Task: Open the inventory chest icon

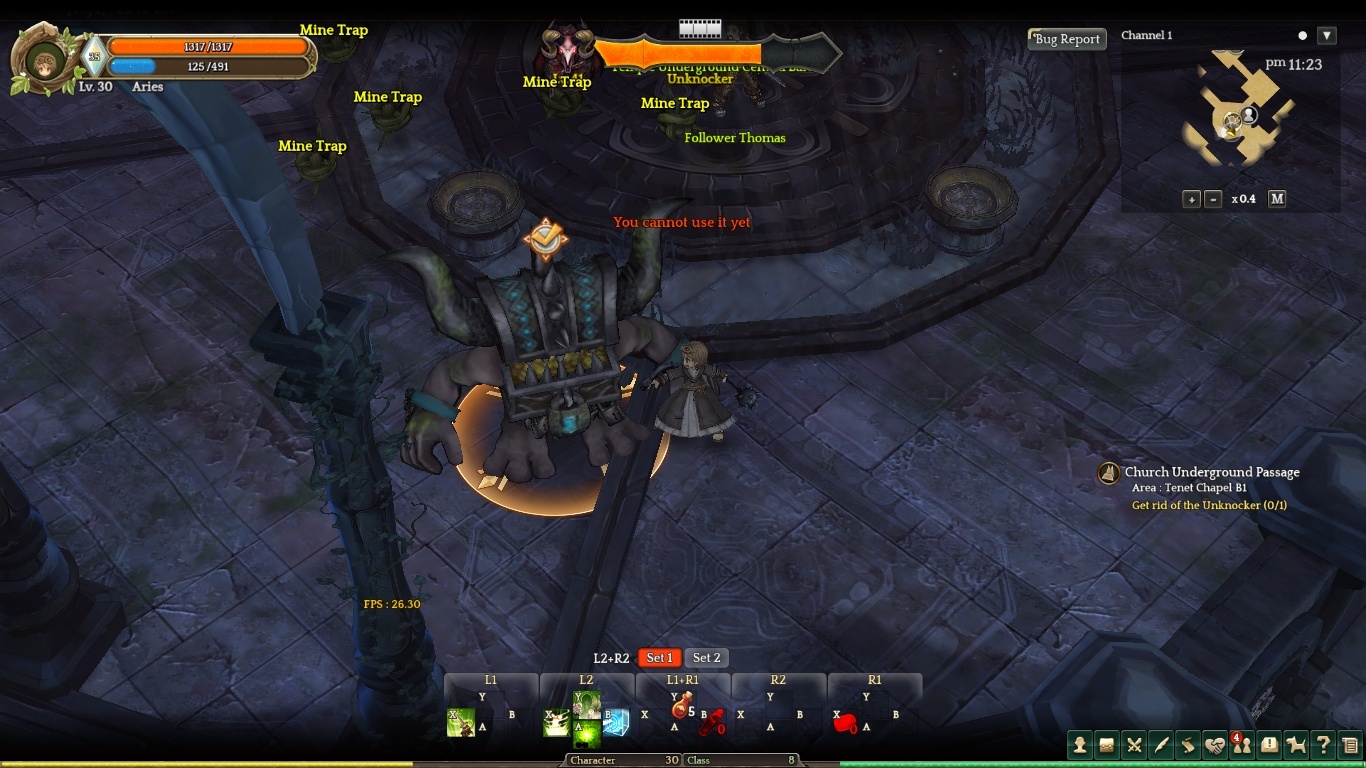Action: 1107,744
